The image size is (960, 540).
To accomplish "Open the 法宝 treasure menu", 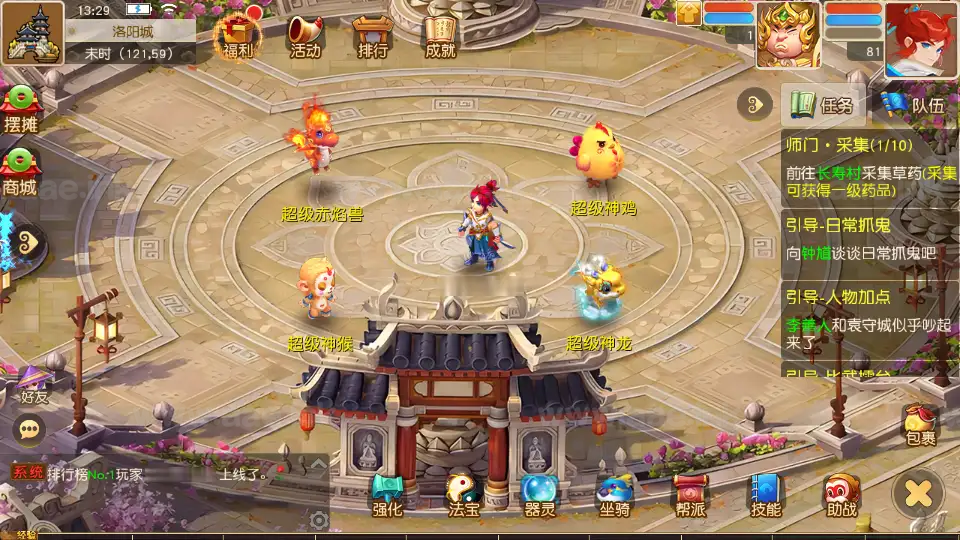I will [x=464, y=494].
